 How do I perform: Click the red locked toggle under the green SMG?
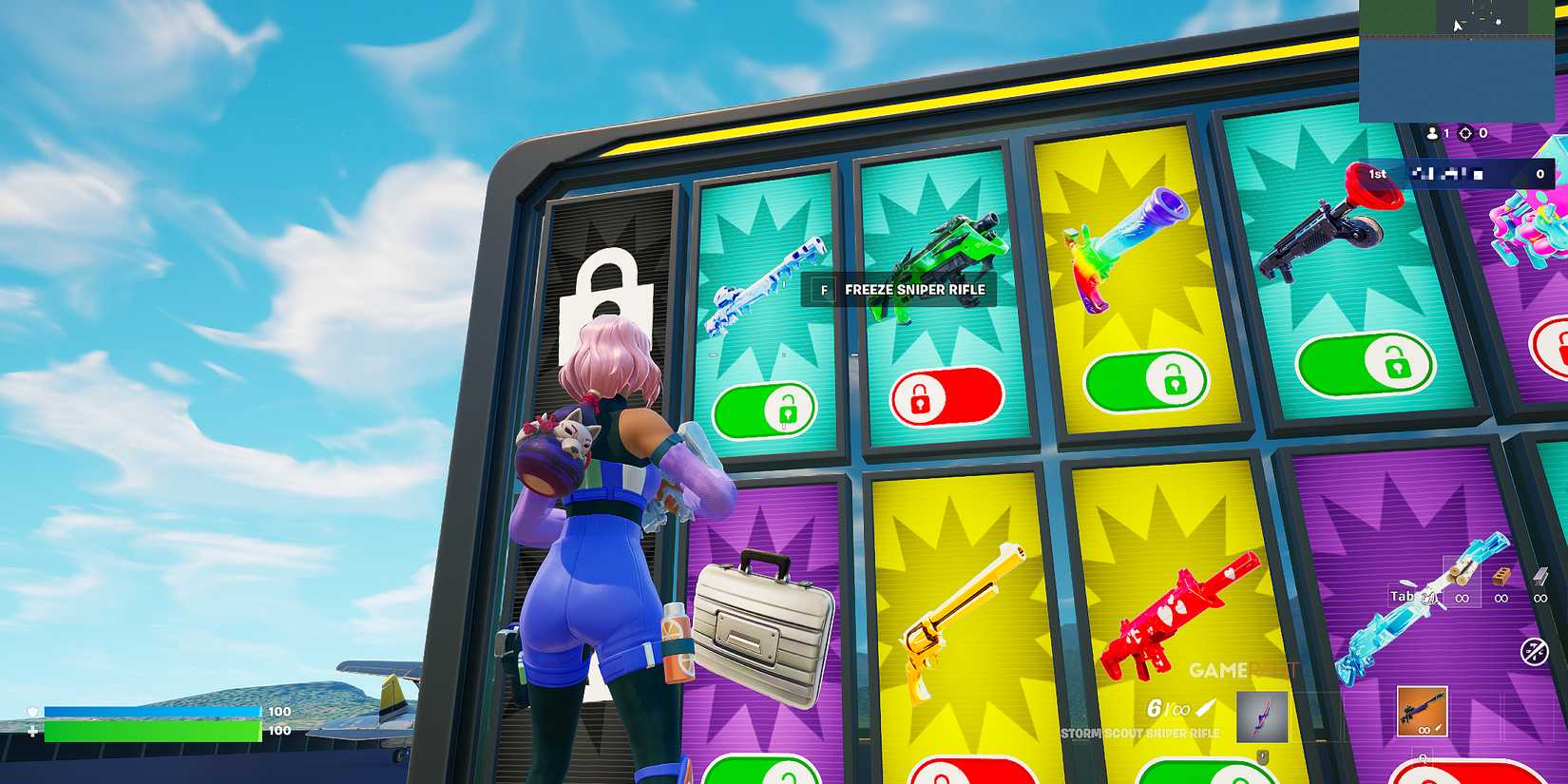point(948,396)
